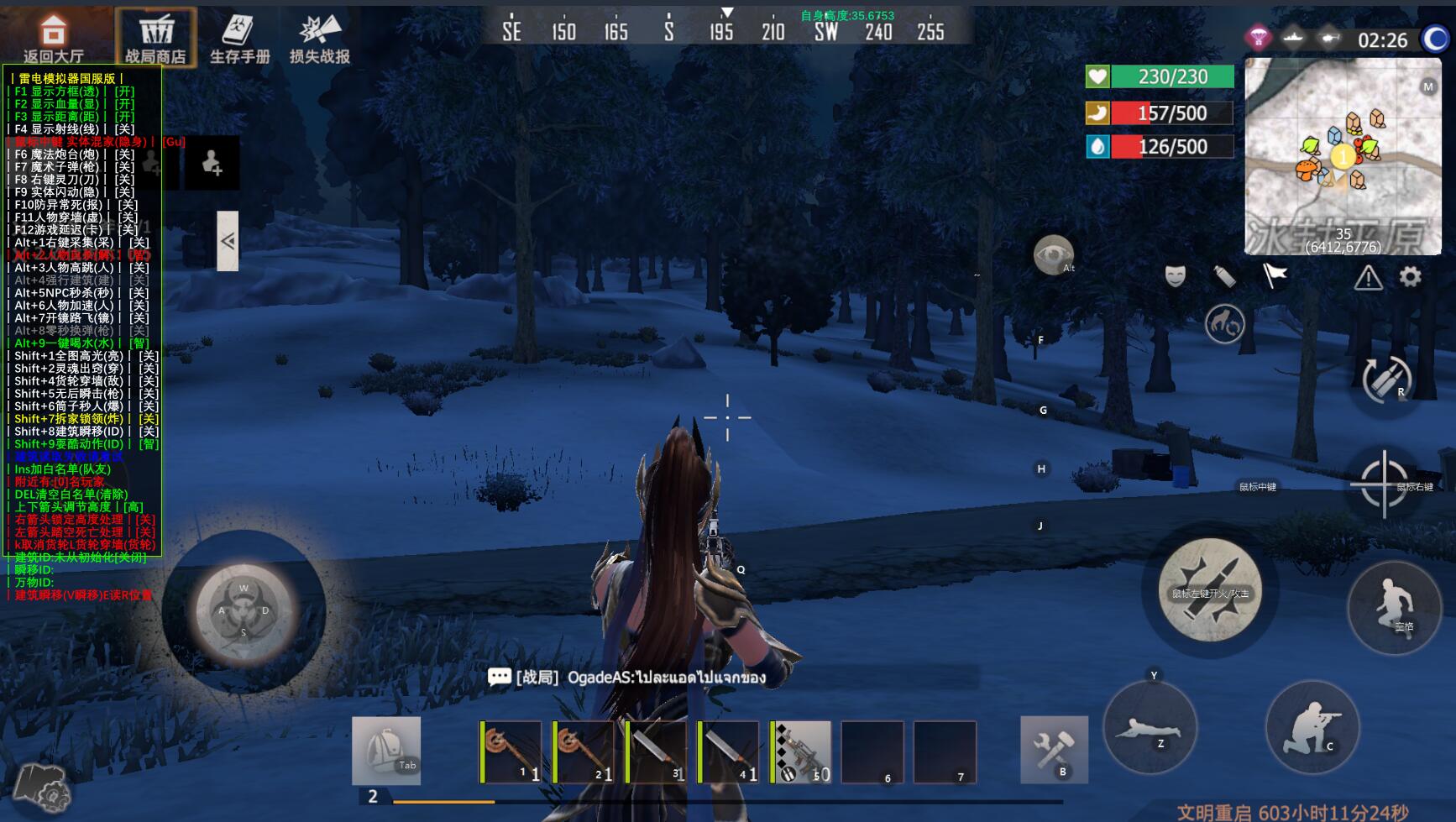
Task: Toggle the eye free-look button
Action: point(1053,254)
